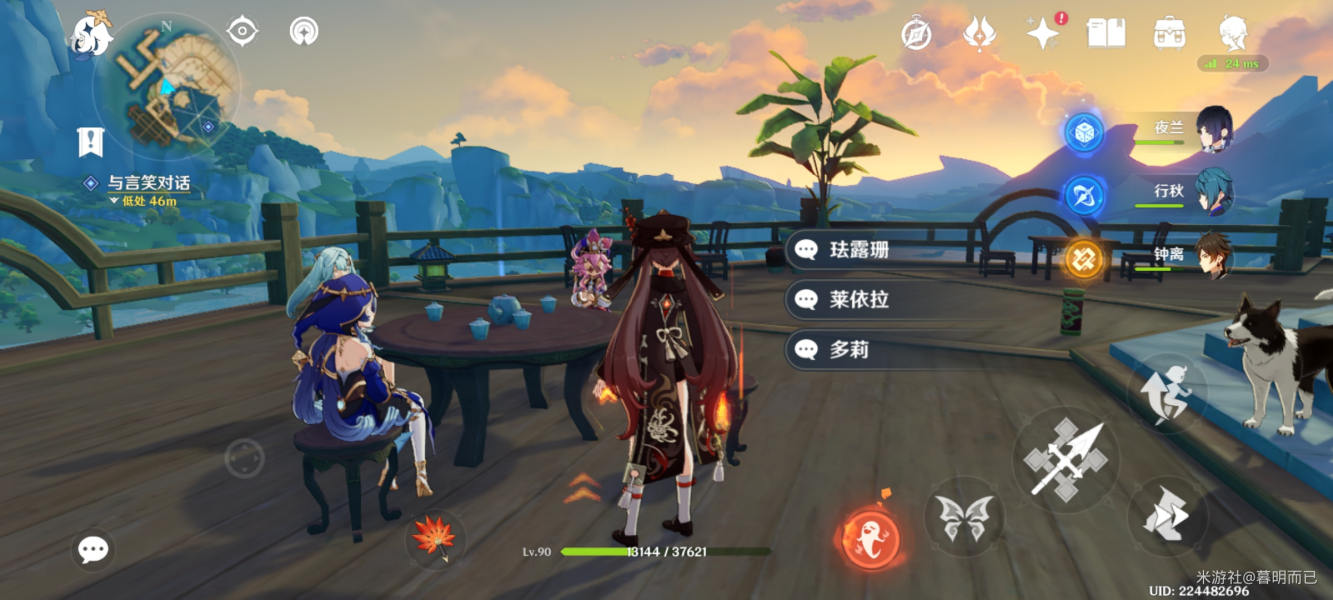
Task: Open the adventurer handbook book icon
Action: (1106, 33)
